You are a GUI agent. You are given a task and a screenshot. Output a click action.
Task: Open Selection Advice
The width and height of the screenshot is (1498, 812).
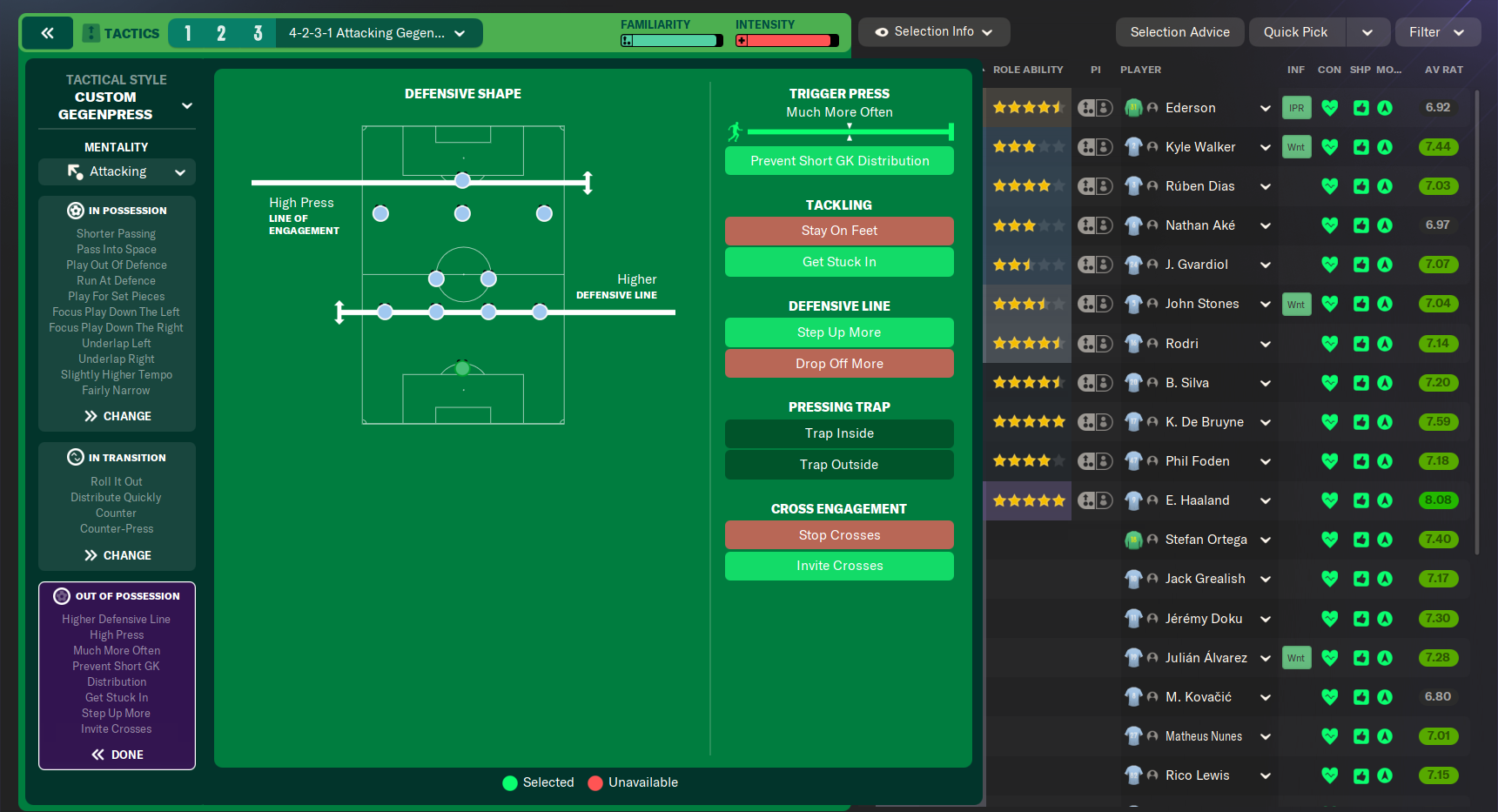(1179, 32)
